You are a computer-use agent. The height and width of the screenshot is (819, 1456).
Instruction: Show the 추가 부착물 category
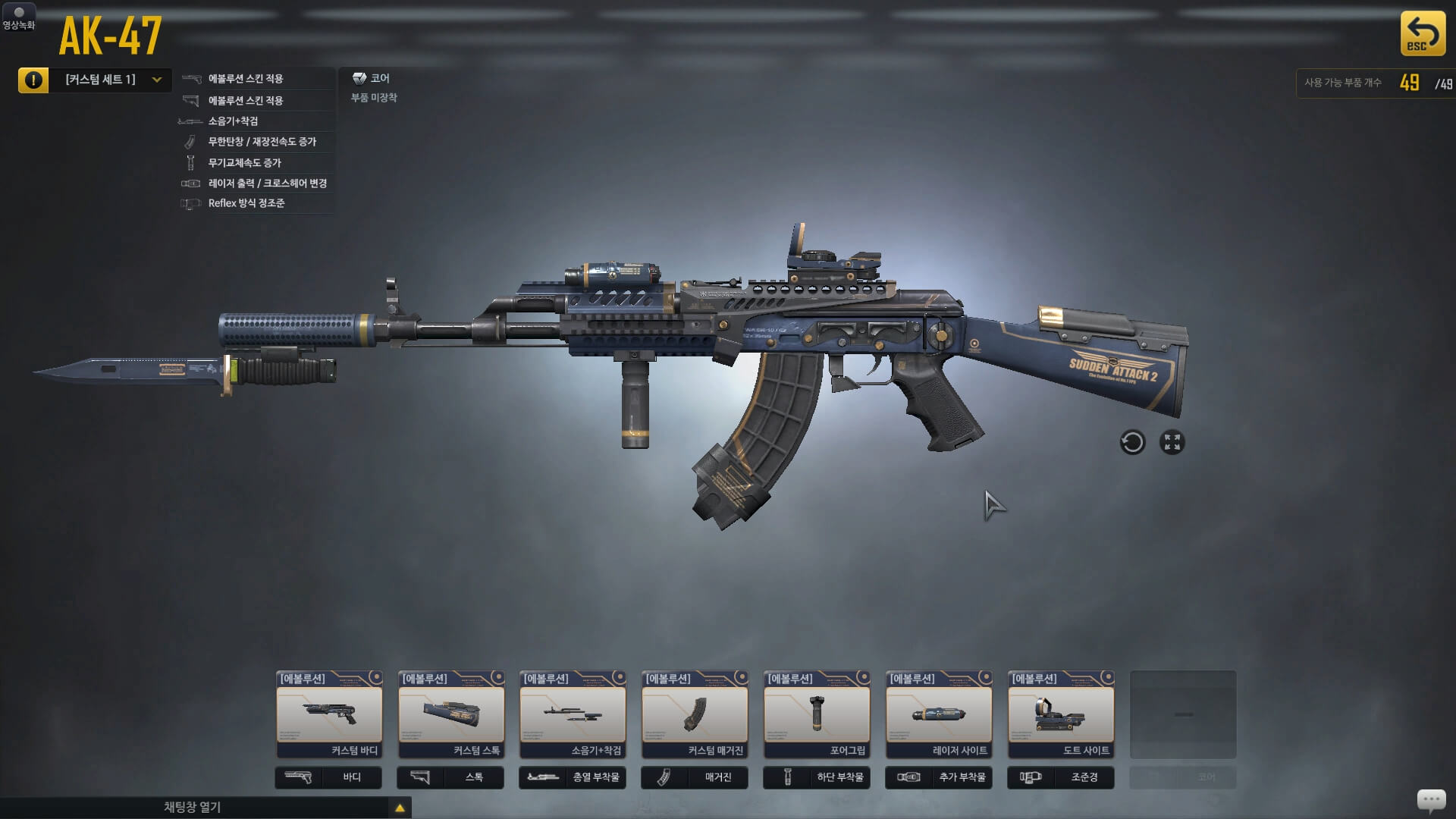click(x=939, y=777)
